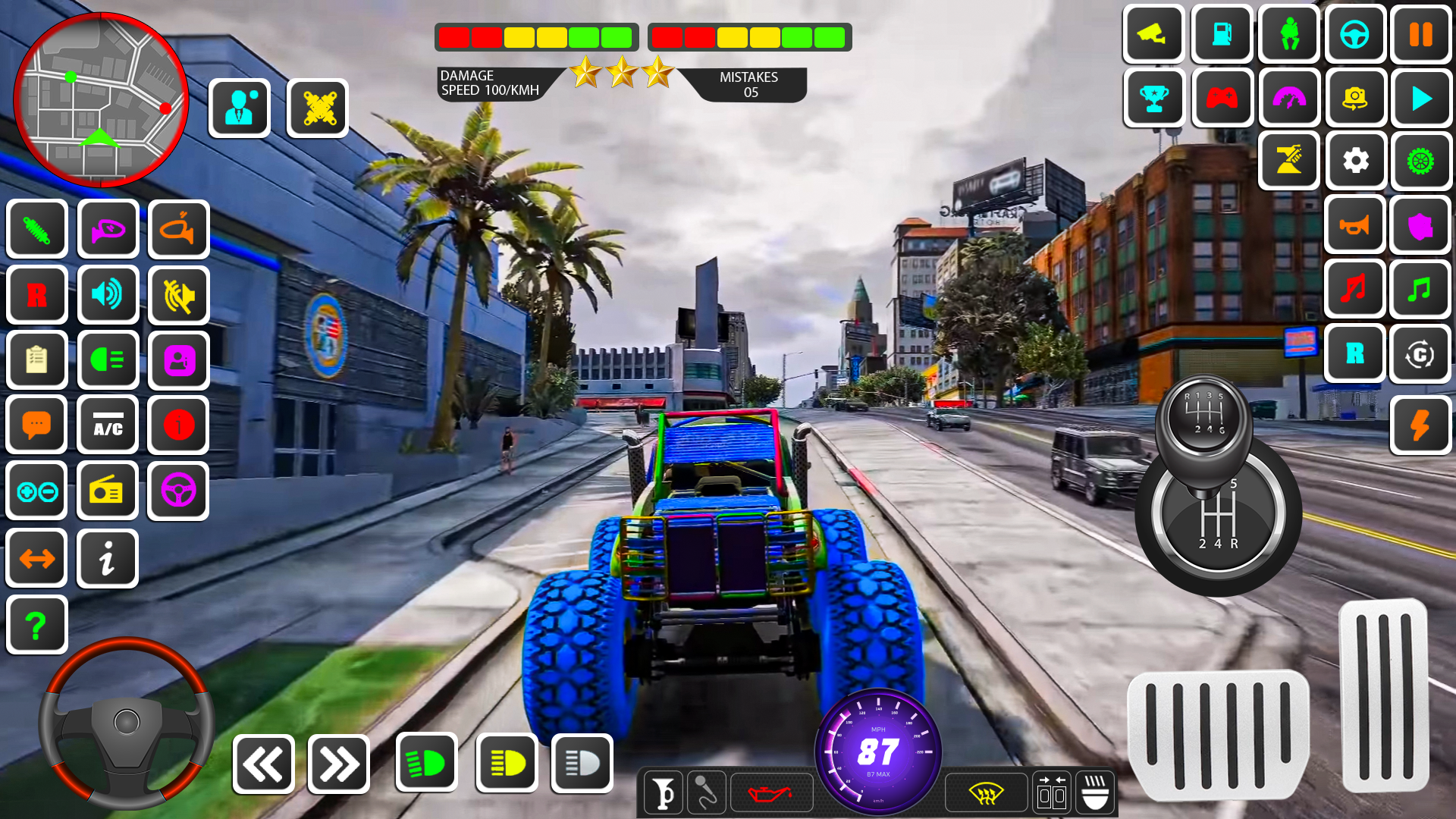Click the right double-chevron arrow

tap(339, 763)
